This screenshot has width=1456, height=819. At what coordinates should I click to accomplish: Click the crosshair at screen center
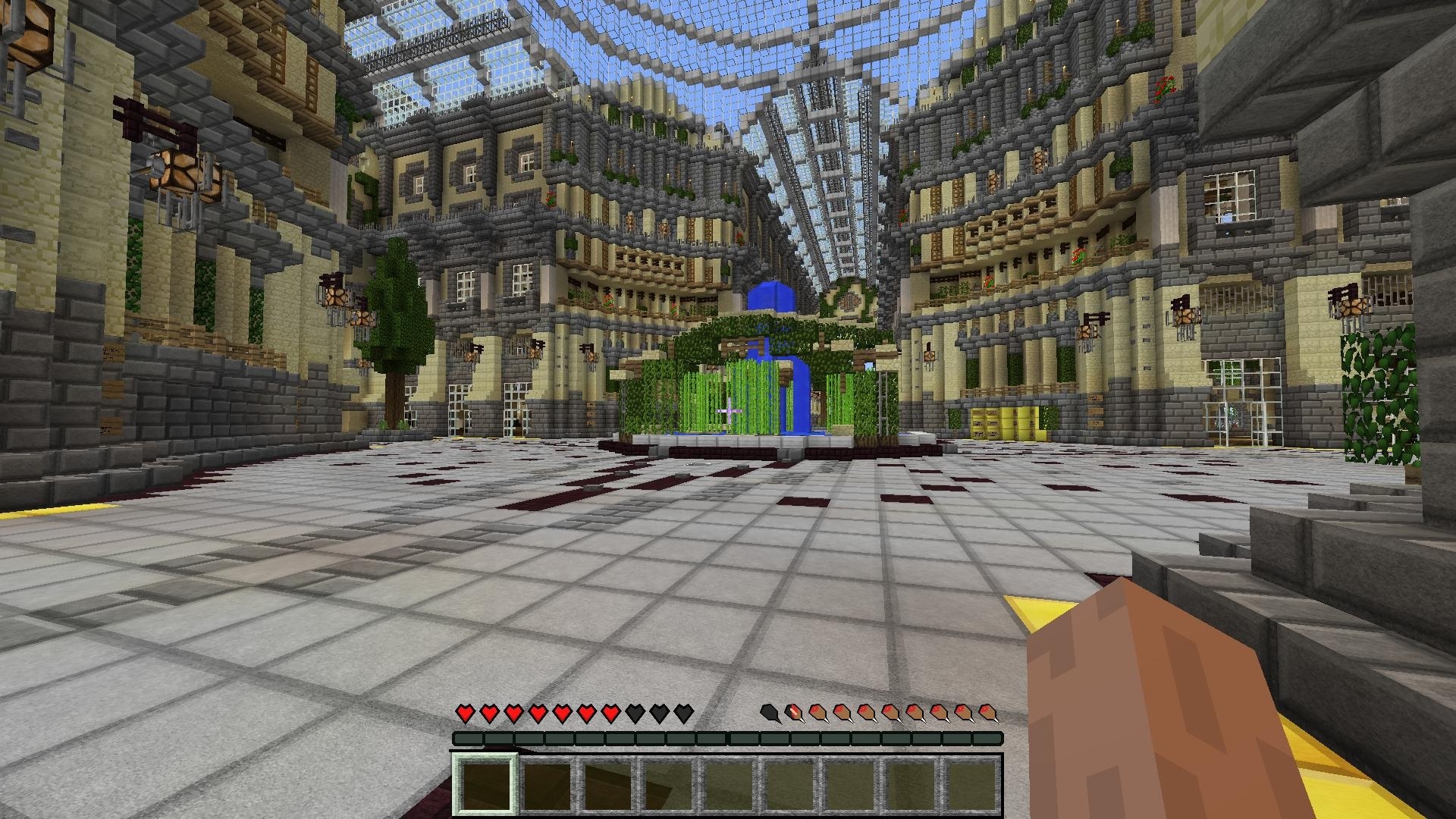(728, 409)
